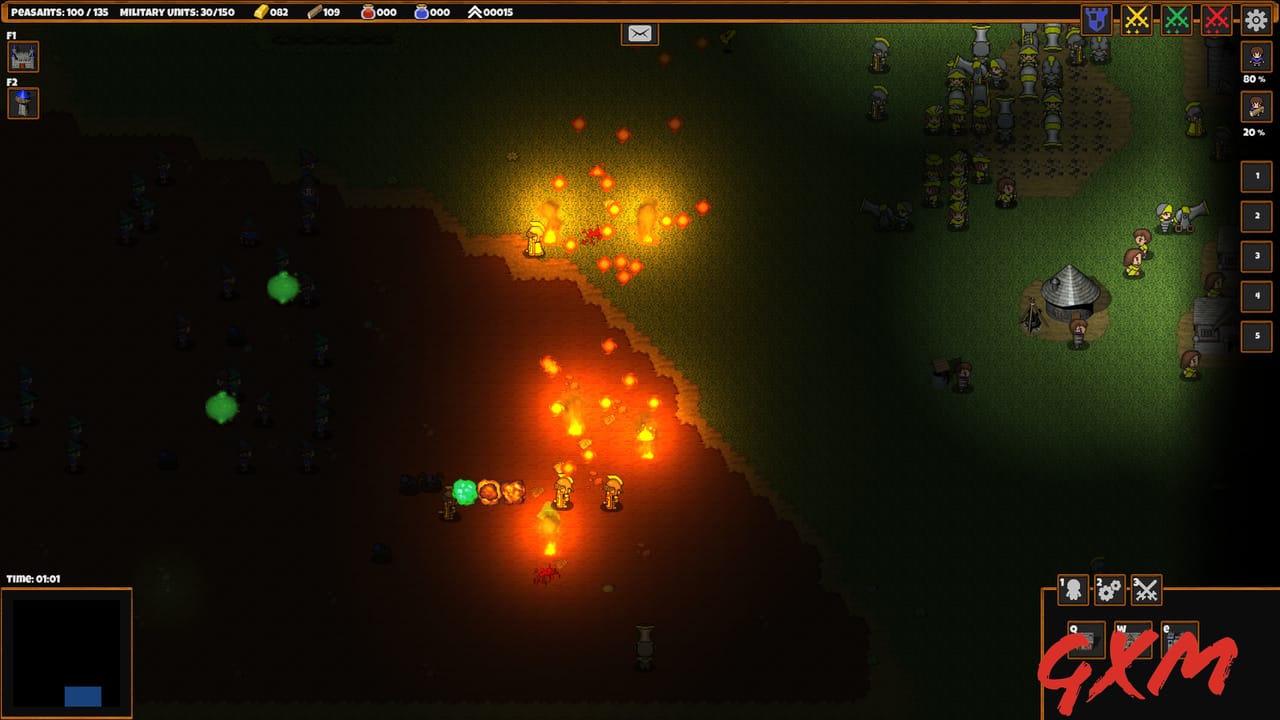The image size is (1280, 720).
Task: Toggle the red crossed swords attack stance
Action: pyautogui.click(x=1216, y=17)
